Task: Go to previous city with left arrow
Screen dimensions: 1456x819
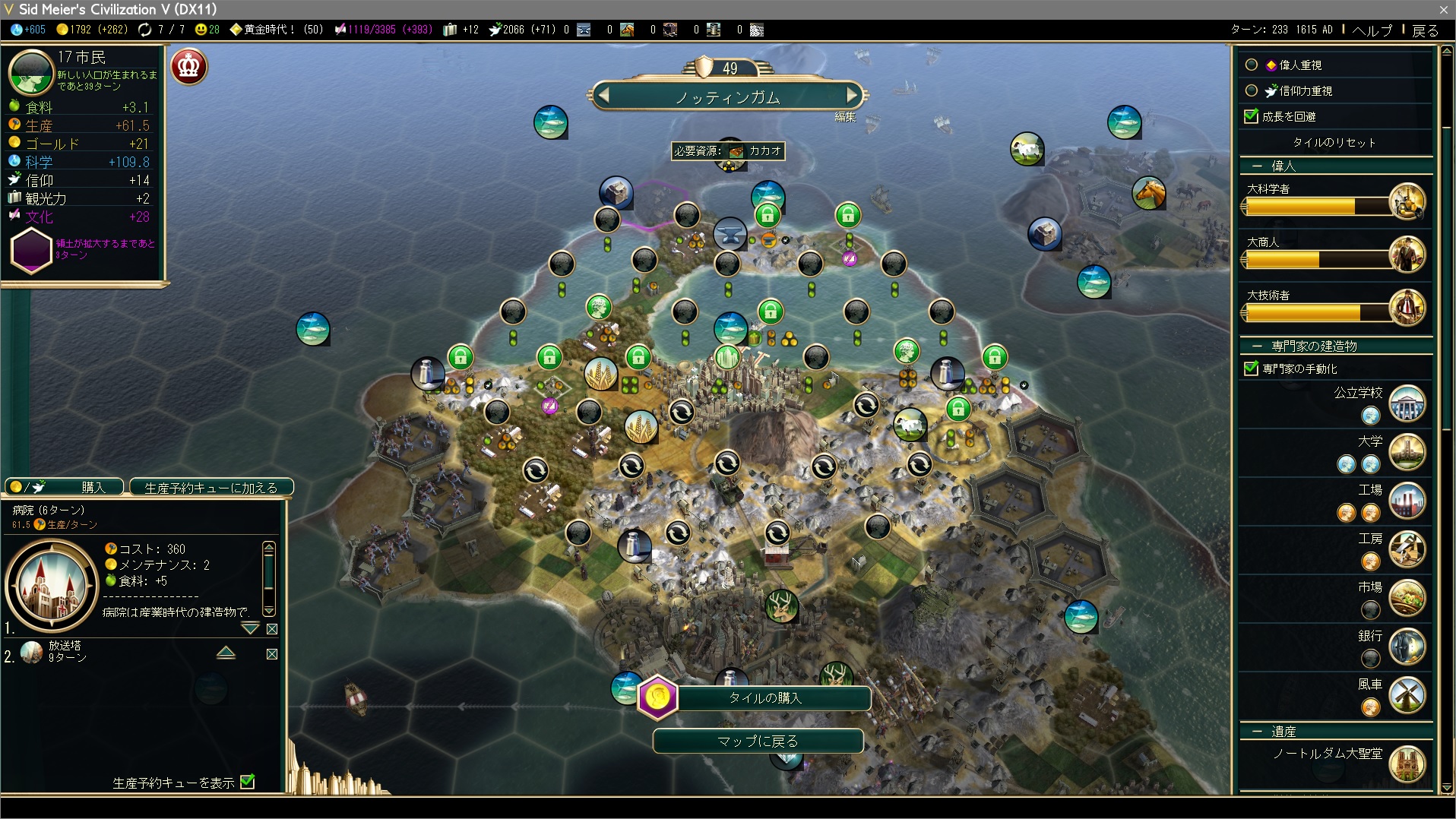Action: pos(604,96)
